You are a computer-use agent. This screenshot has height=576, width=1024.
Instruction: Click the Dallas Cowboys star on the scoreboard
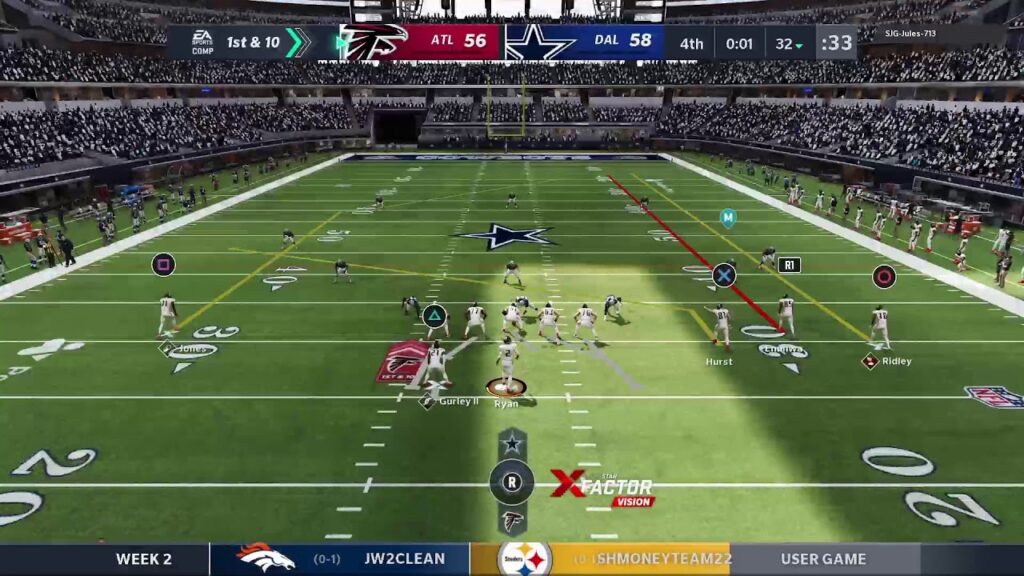540,42
